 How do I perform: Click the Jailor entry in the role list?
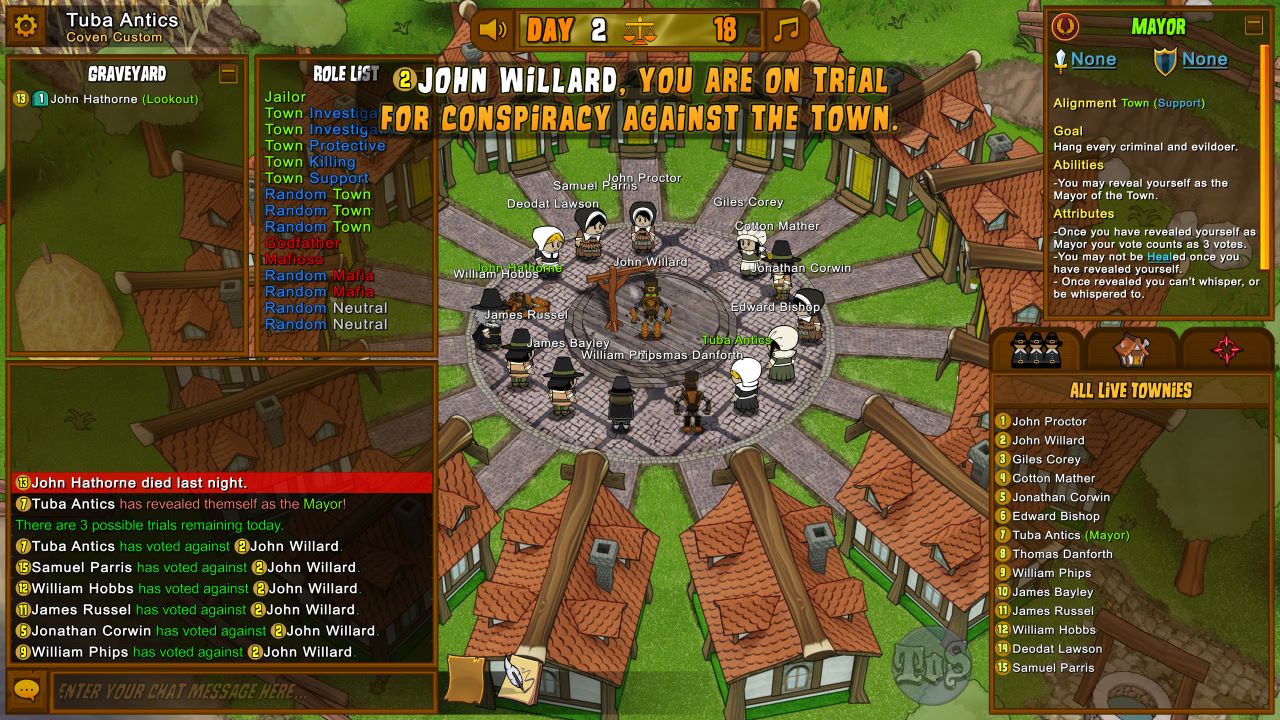(285, 97)
